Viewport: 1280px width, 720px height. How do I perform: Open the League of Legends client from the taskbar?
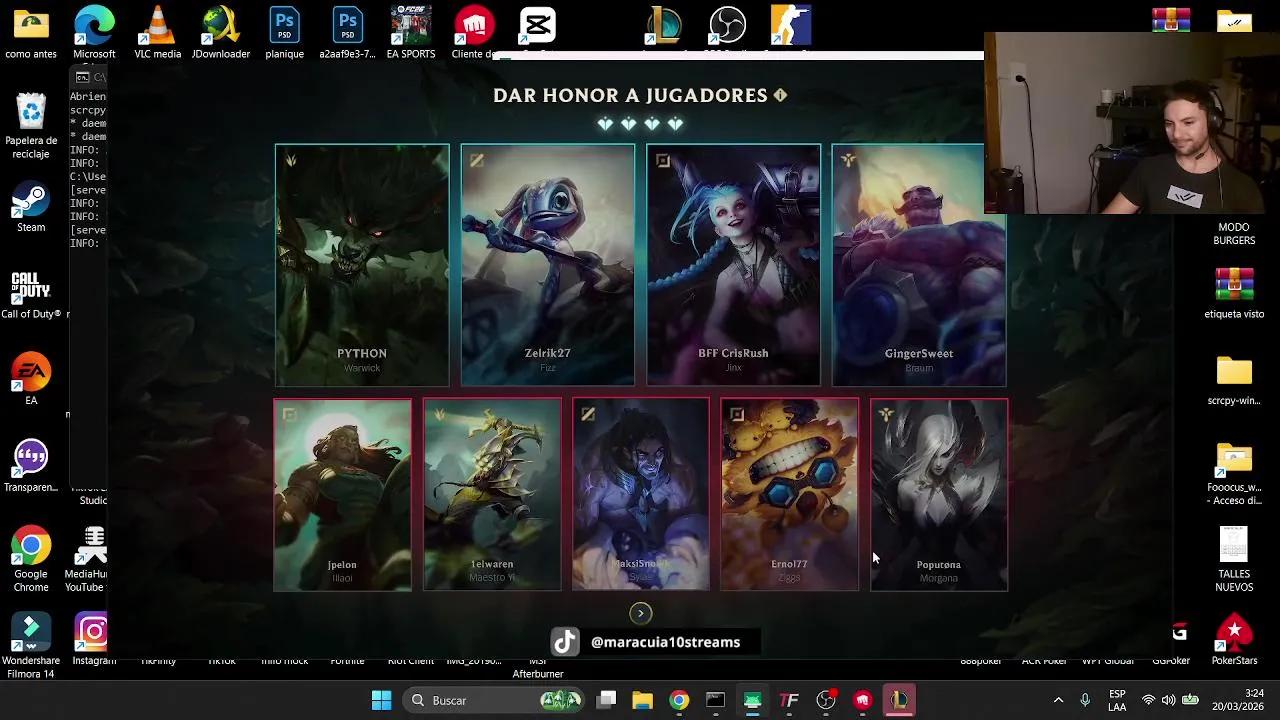click(x=899, y=700)
